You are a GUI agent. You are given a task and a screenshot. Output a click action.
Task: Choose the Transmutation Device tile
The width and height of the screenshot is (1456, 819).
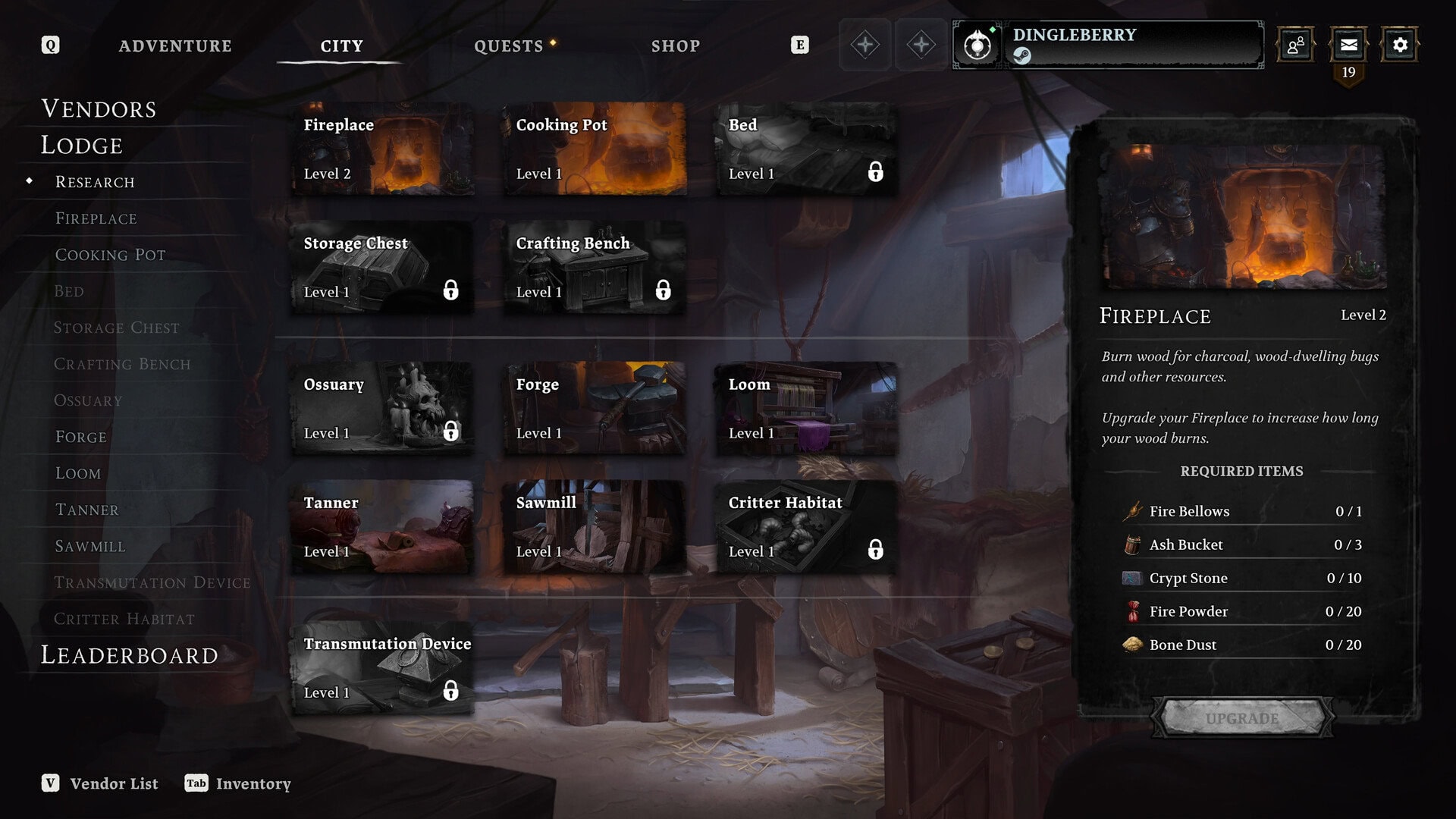tap(383, 667)
